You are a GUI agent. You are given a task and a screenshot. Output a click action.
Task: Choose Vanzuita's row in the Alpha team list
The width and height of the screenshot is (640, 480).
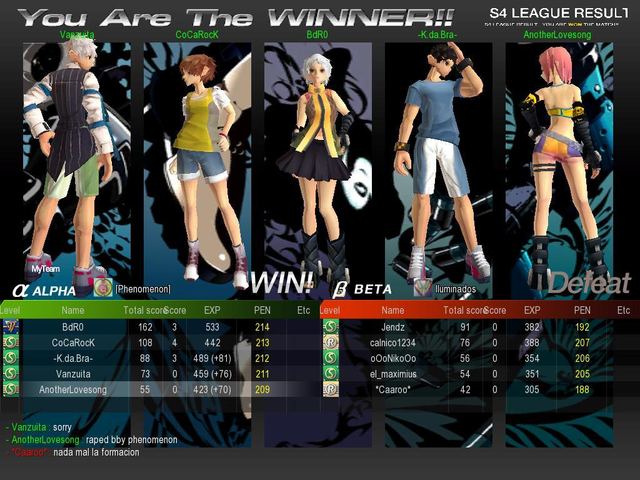click(x=160, y=373)
